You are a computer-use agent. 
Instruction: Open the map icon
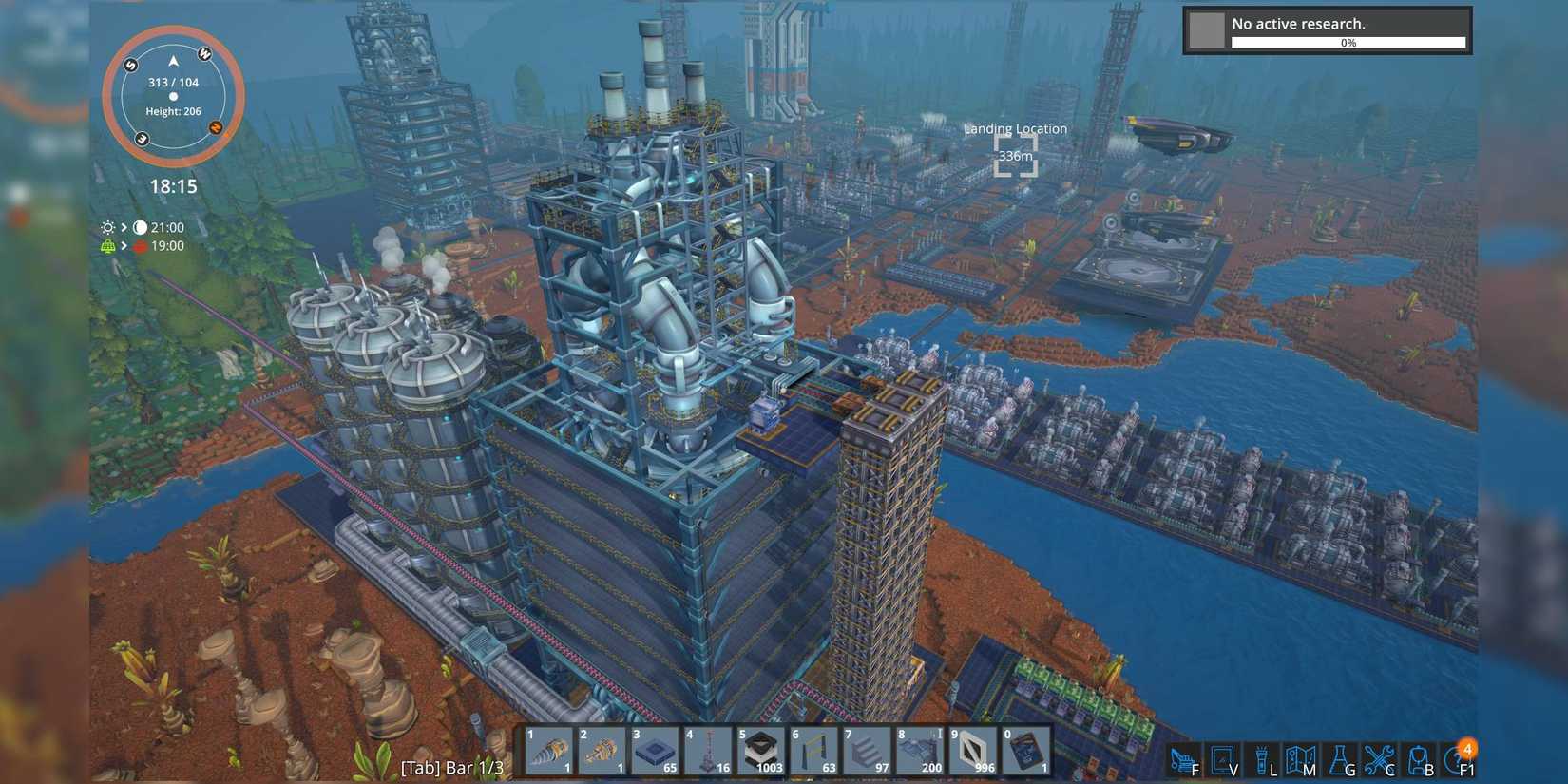coord(1301,757)
